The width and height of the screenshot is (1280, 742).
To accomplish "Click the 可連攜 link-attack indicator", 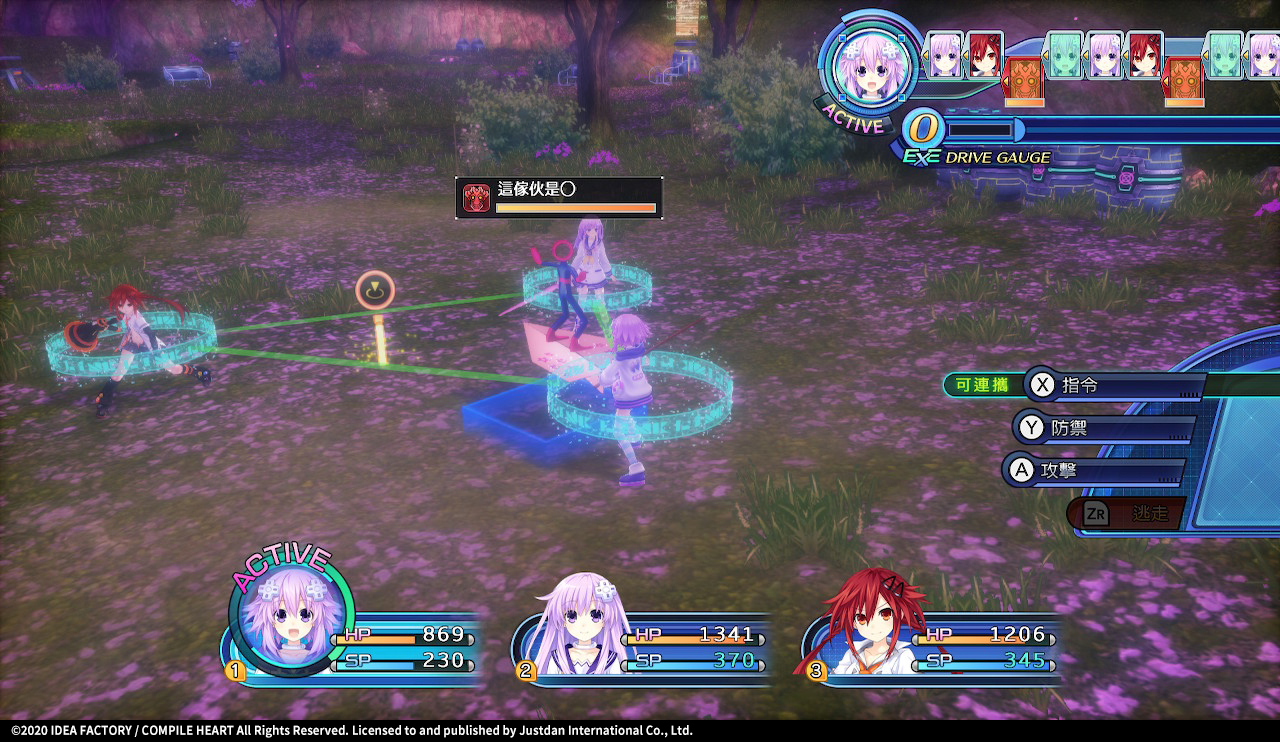I will 981,385.
